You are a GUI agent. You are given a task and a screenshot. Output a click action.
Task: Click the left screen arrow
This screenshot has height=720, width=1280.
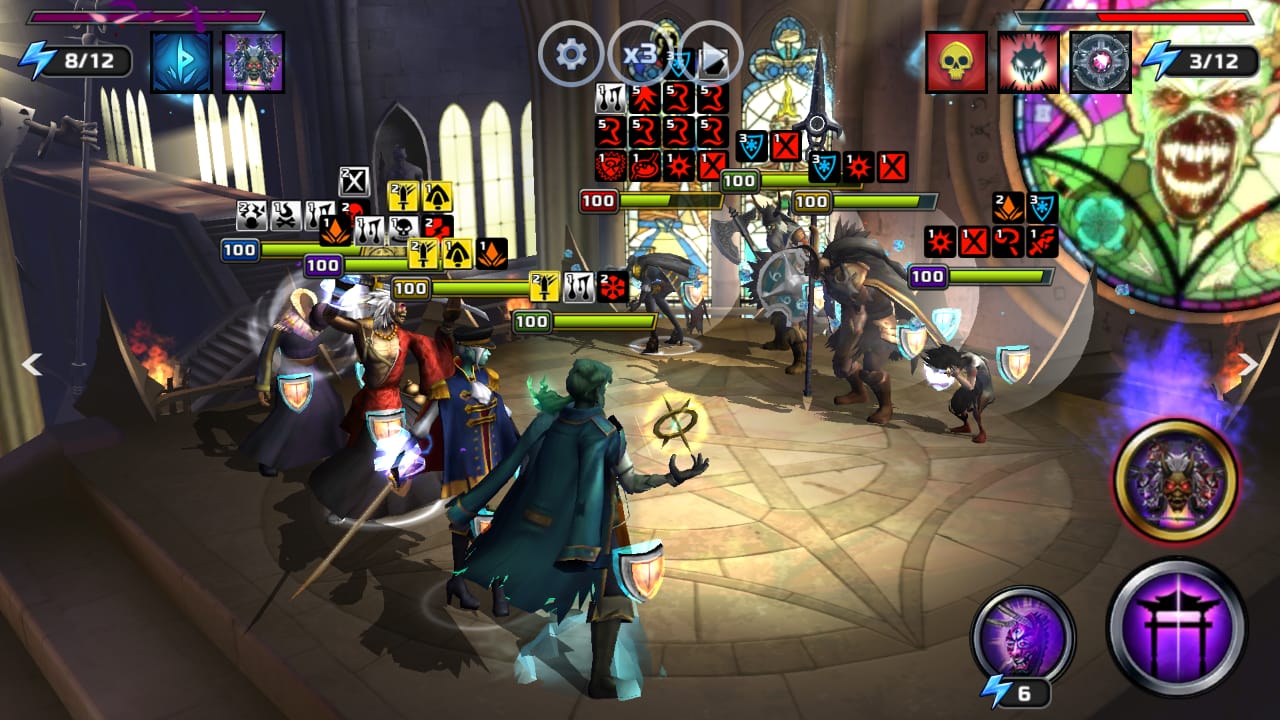[32, 364]
